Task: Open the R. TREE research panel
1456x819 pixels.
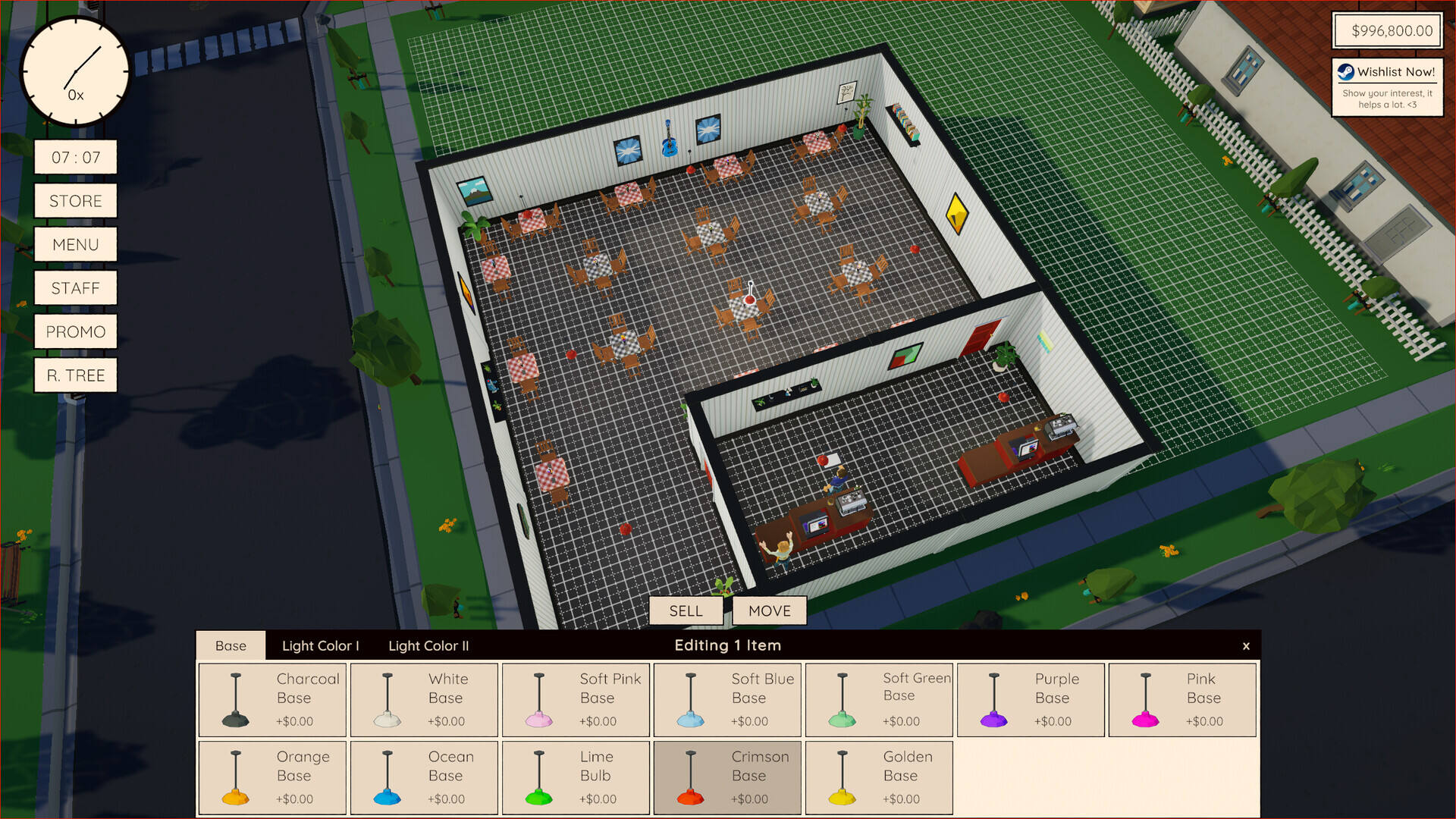Action: click(76, 375)
